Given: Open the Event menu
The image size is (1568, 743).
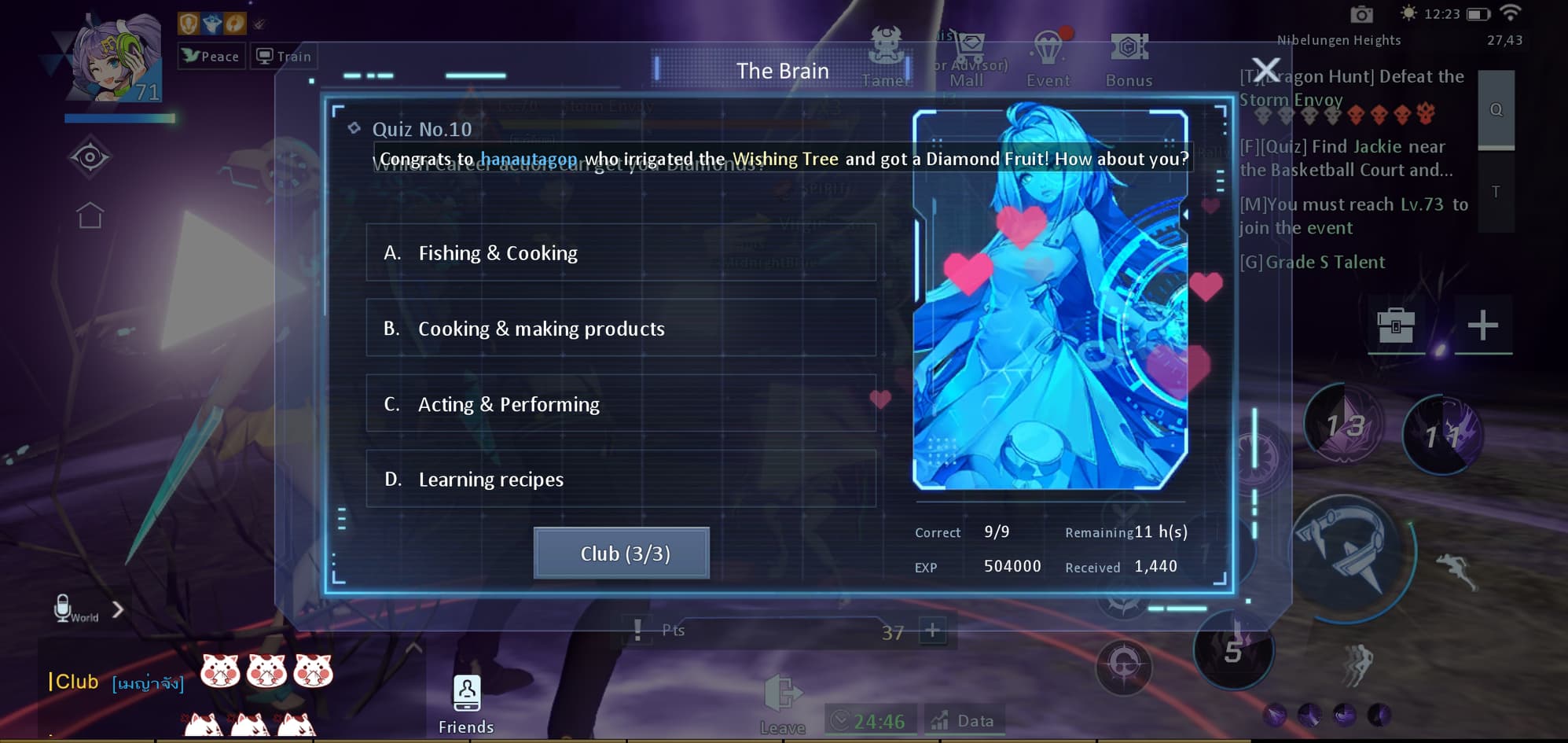Looking at the screenshot, I should [x=1048, y=59].
